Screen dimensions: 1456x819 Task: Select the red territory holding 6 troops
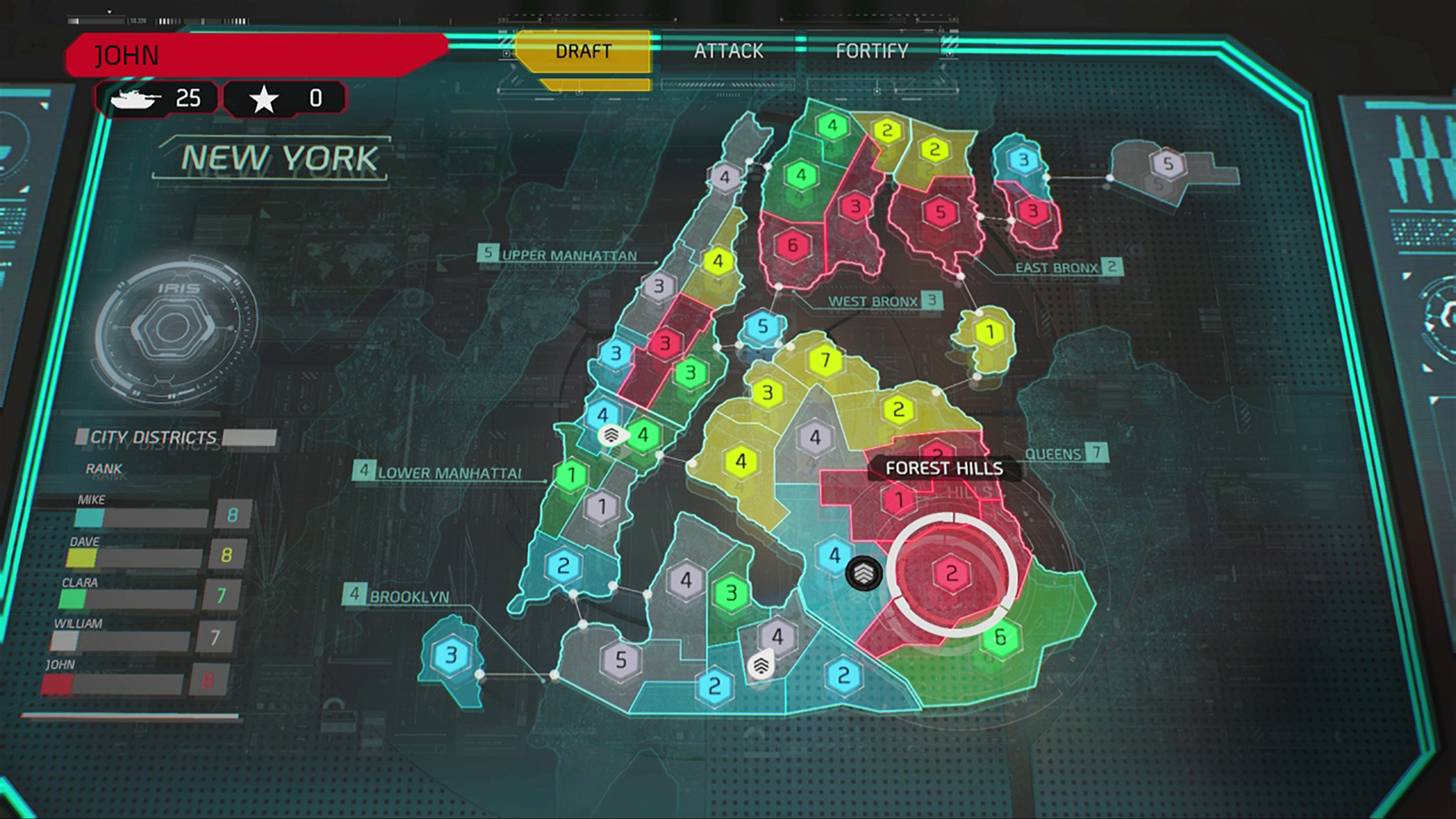(793, 245)
